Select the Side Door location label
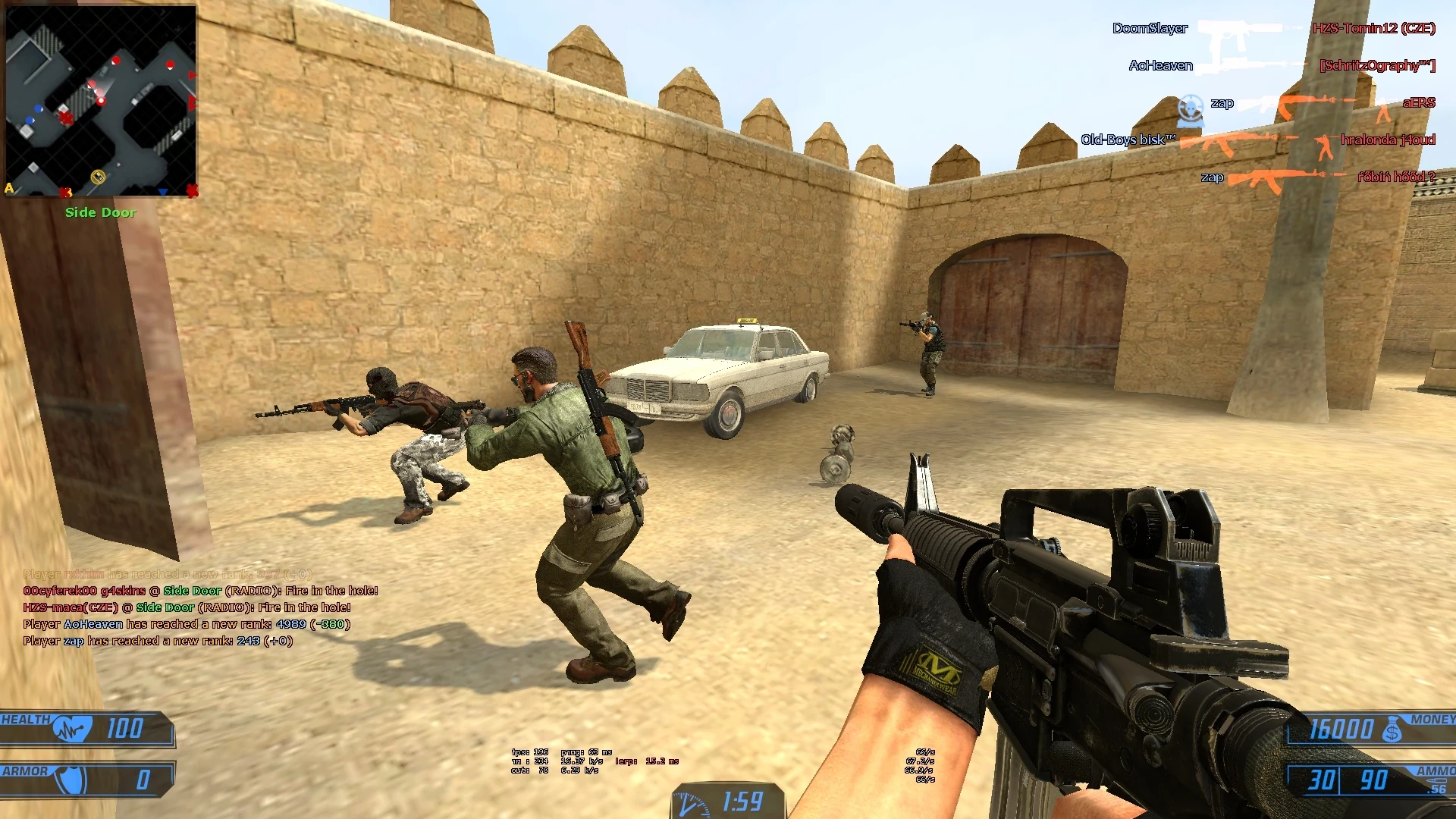Image resolution: width=1456 pixels, height=819 pixels. click(100, 212)
